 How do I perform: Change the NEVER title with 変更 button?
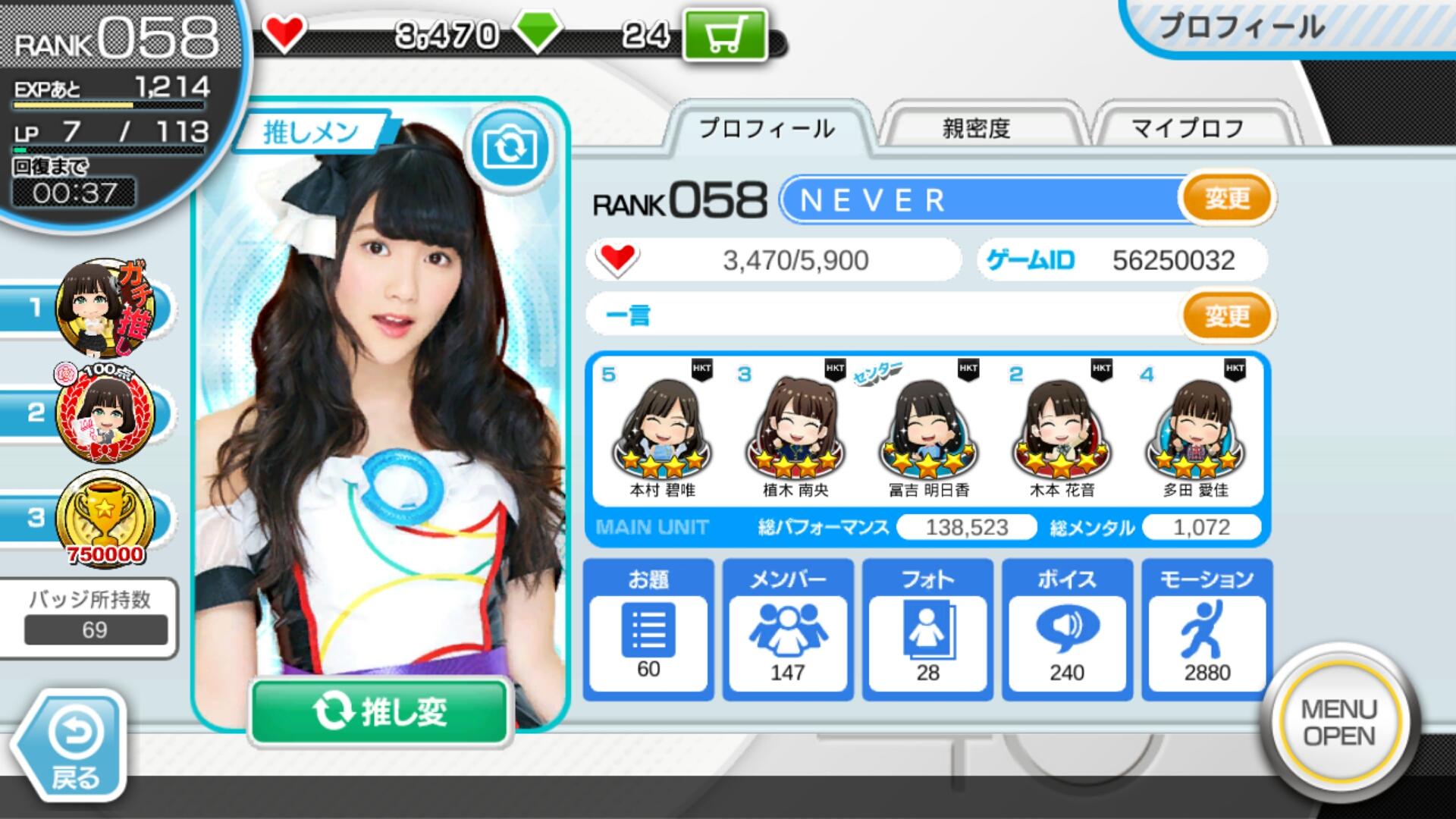pos(1226,199)
